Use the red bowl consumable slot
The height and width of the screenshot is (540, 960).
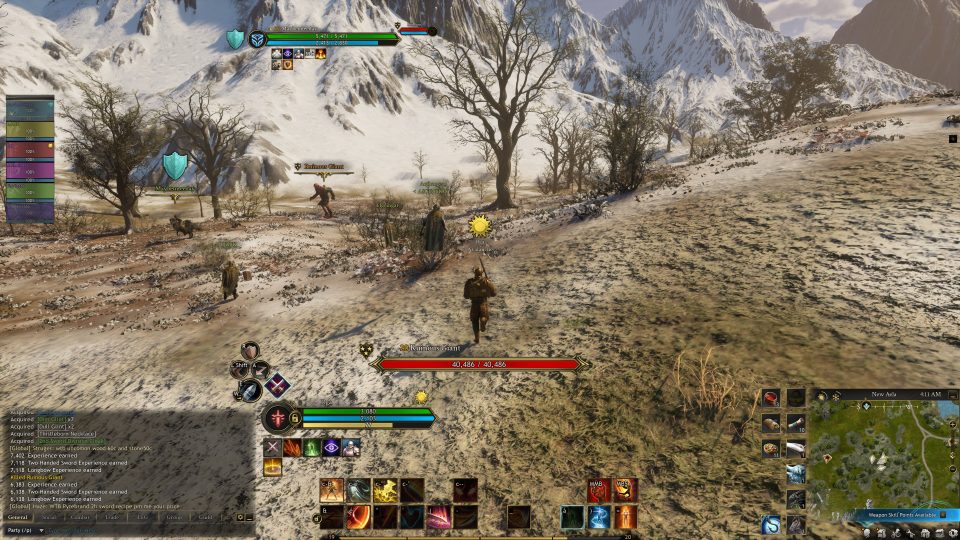pyautogui.click(x=771, y=398)
